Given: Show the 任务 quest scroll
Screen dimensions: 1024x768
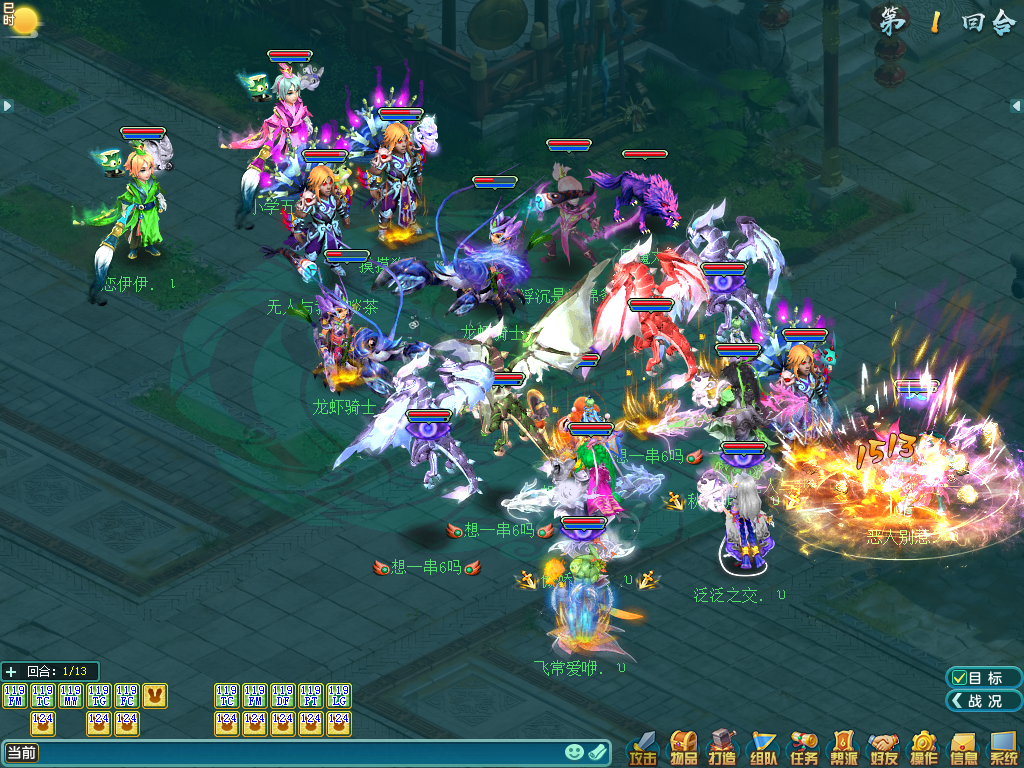Looking at the screenshot, I should [804, 748].
